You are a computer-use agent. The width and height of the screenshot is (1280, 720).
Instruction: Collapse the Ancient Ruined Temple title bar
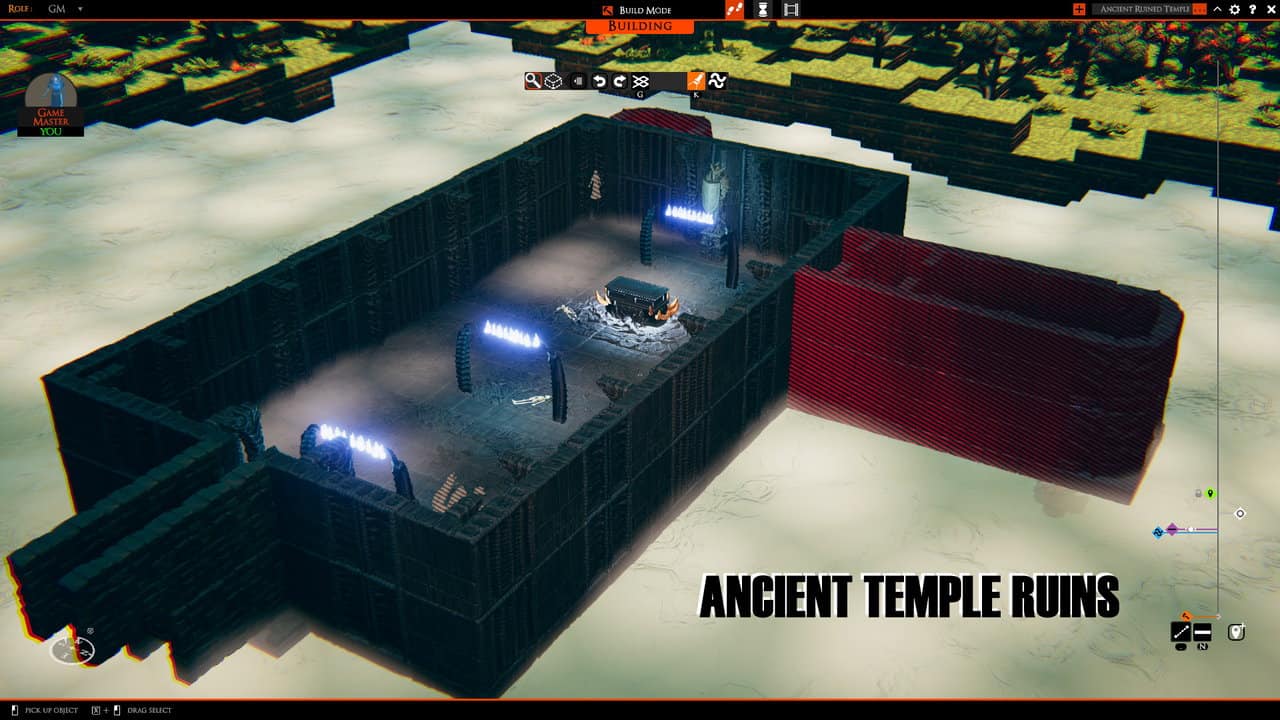pos(1216,9)
